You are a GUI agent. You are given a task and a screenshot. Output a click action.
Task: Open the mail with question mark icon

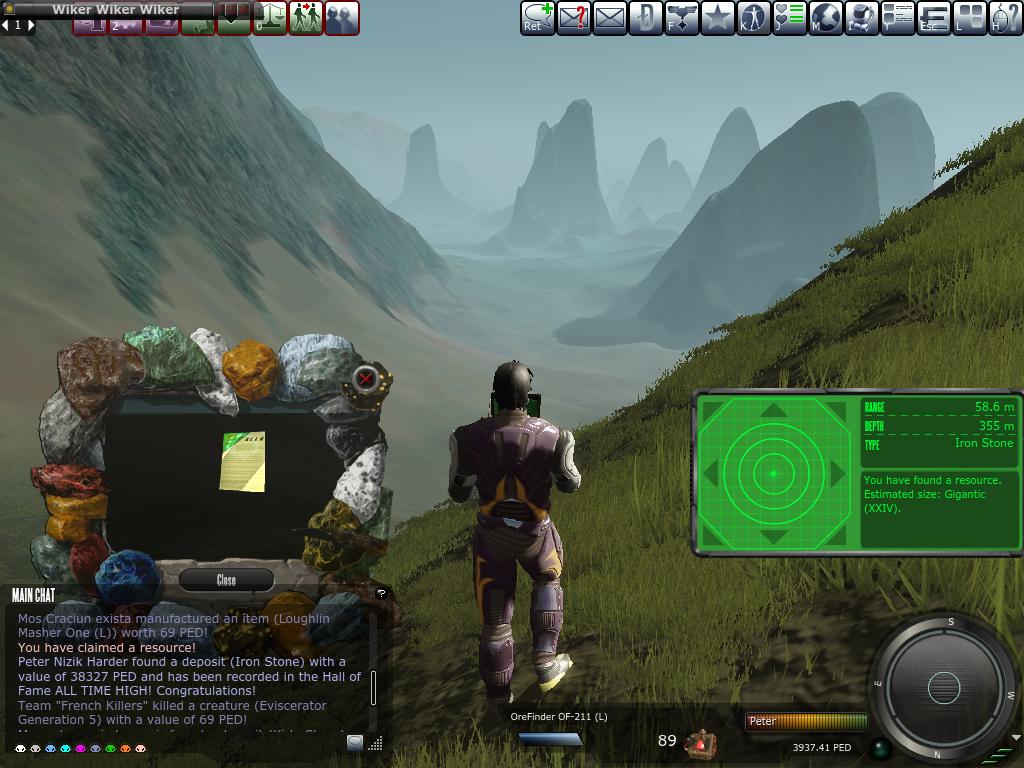coord(573,18)
